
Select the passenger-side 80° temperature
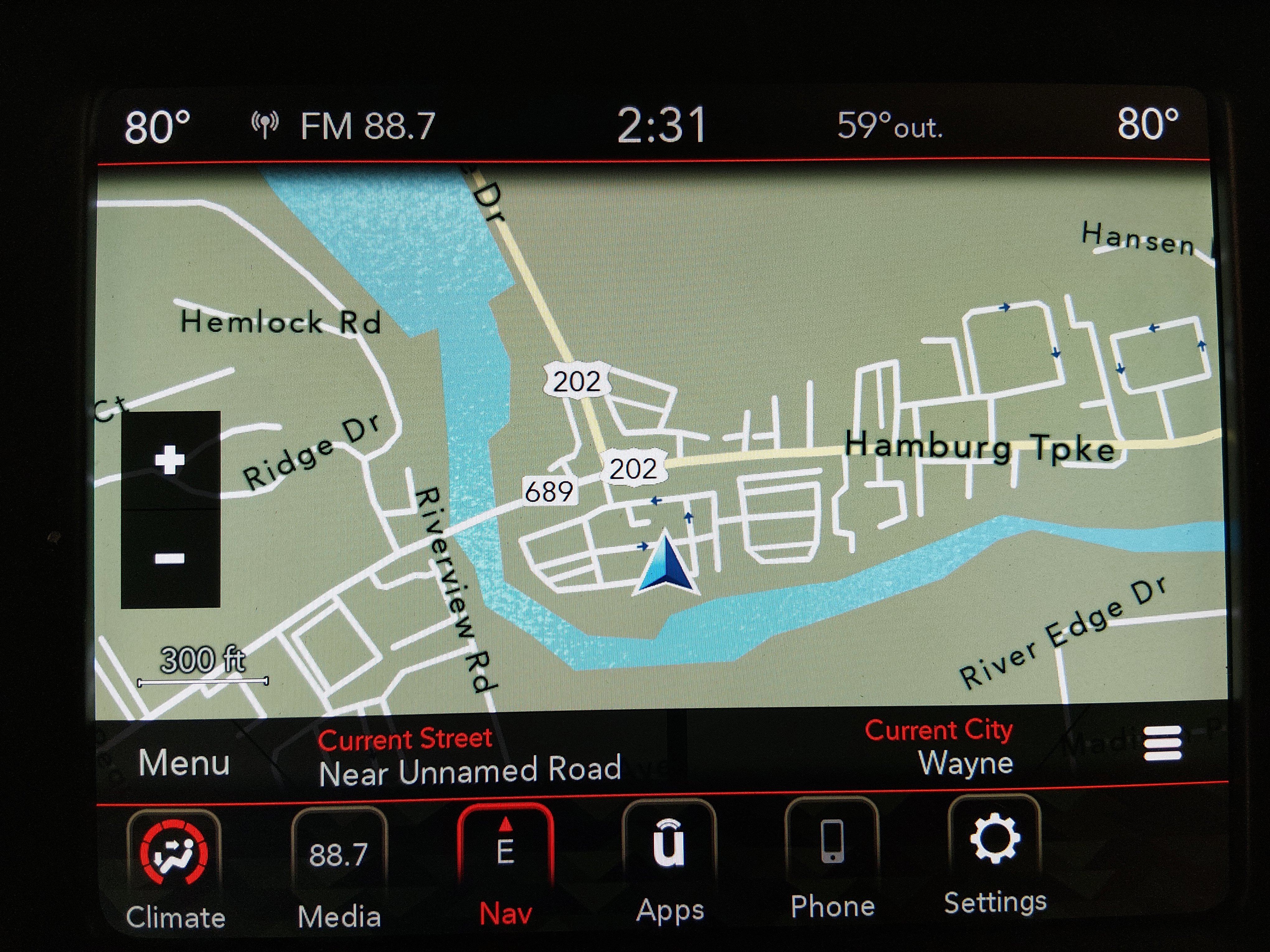[1147, 124]
